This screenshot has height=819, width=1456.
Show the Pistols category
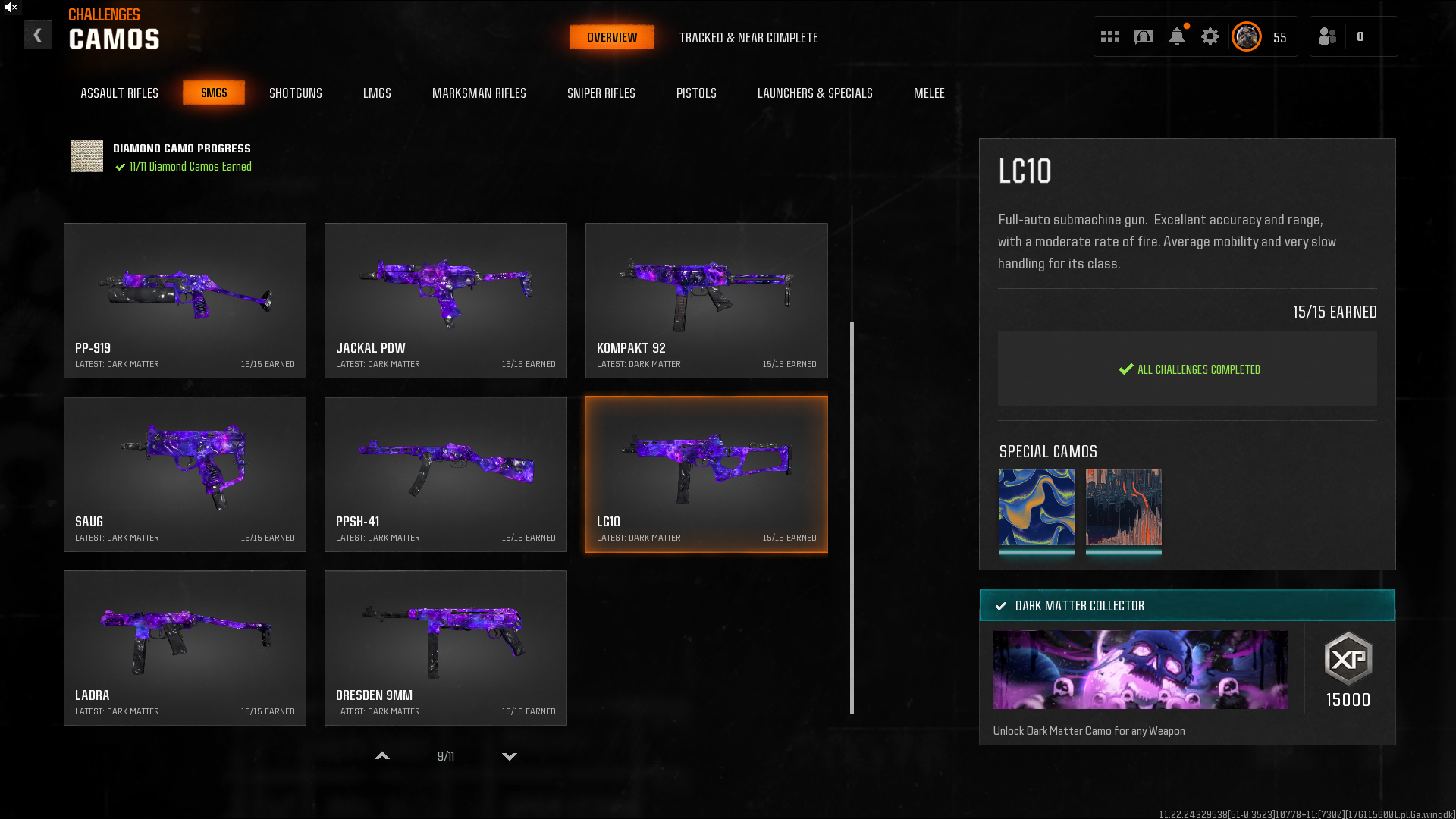[x=695, y=93]
